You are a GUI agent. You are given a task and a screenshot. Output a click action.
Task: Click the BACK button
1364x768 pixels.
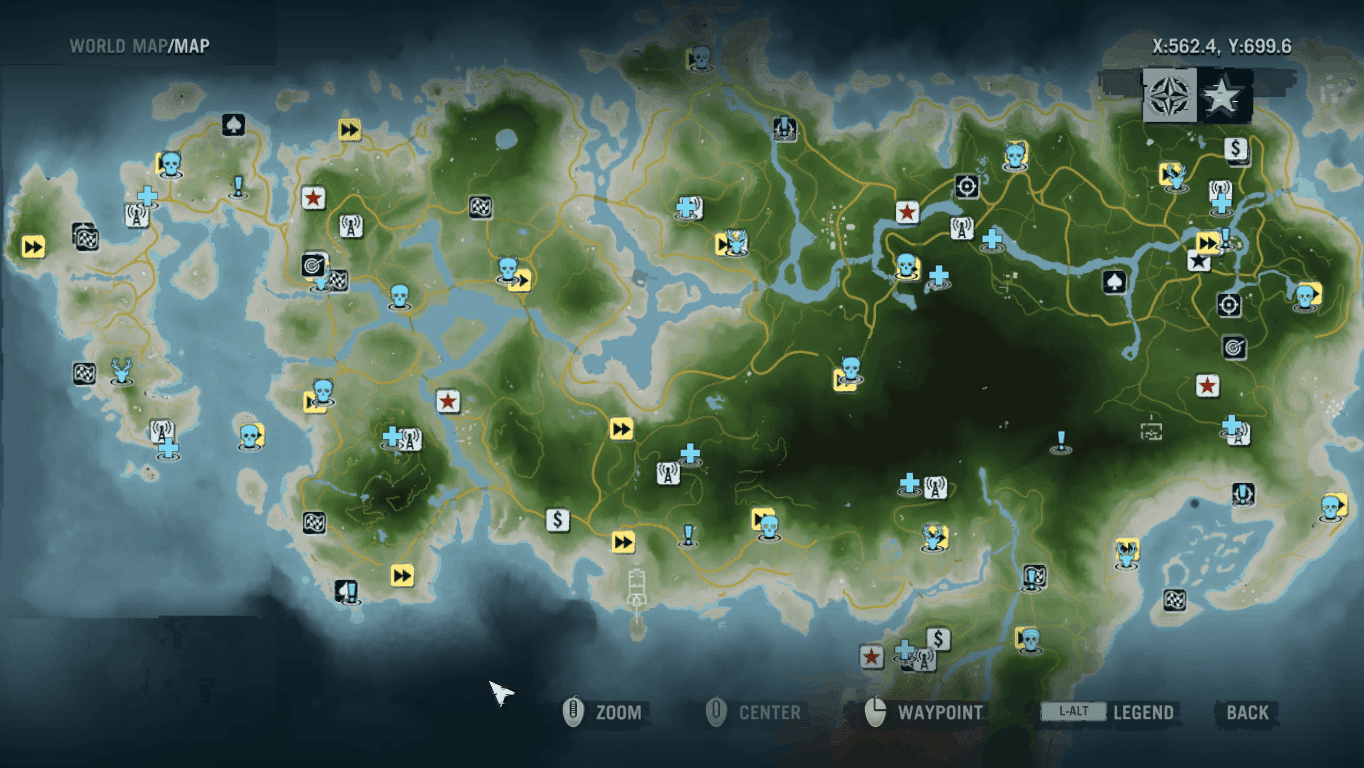pos(1246,713)
